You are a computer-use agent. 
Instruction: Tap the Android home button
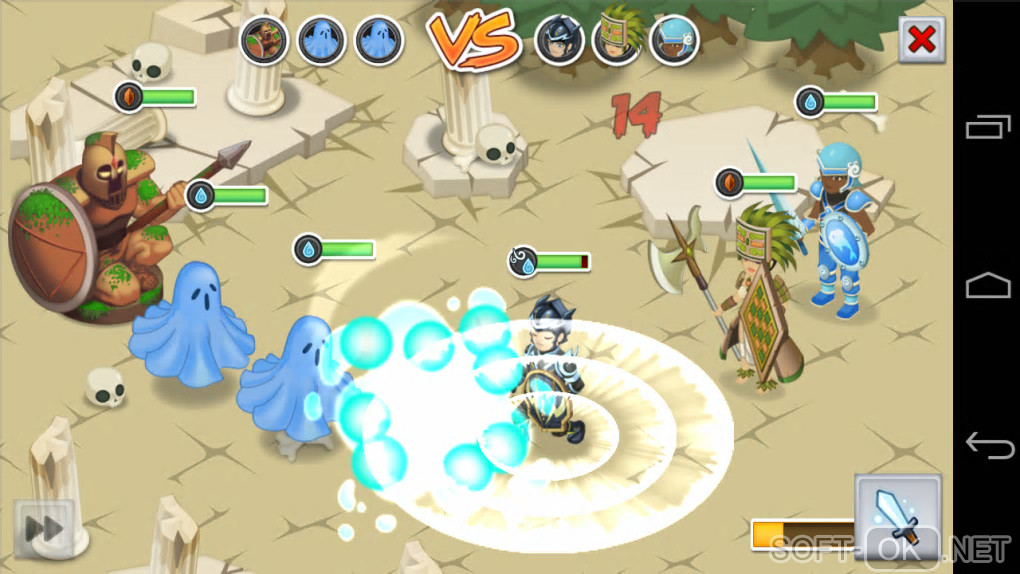987,286
